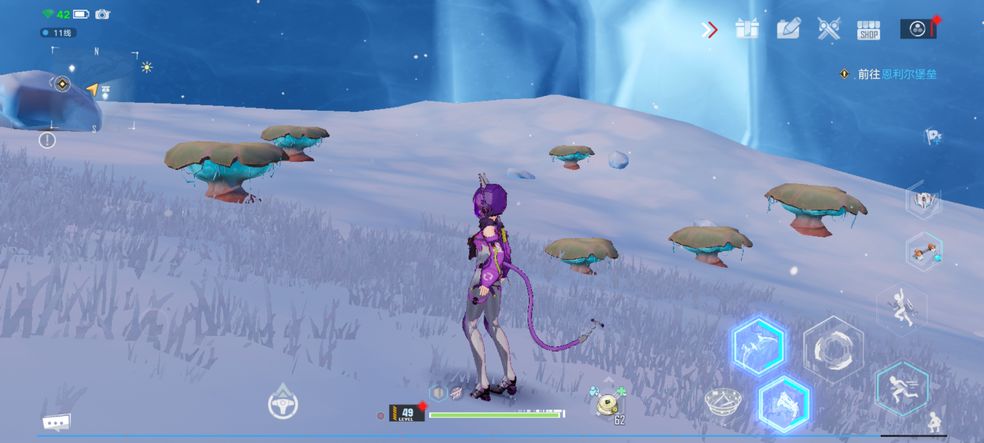Tap the central swirl attack button
Screen dimensions: 984x443
coord(832,349)
